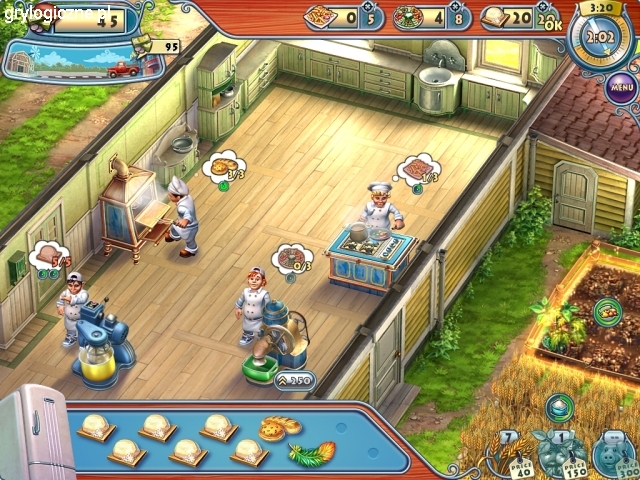The image size is (640, 480).
Task: Select the corn cob on the storage shelf
Action: pos(312,453)
